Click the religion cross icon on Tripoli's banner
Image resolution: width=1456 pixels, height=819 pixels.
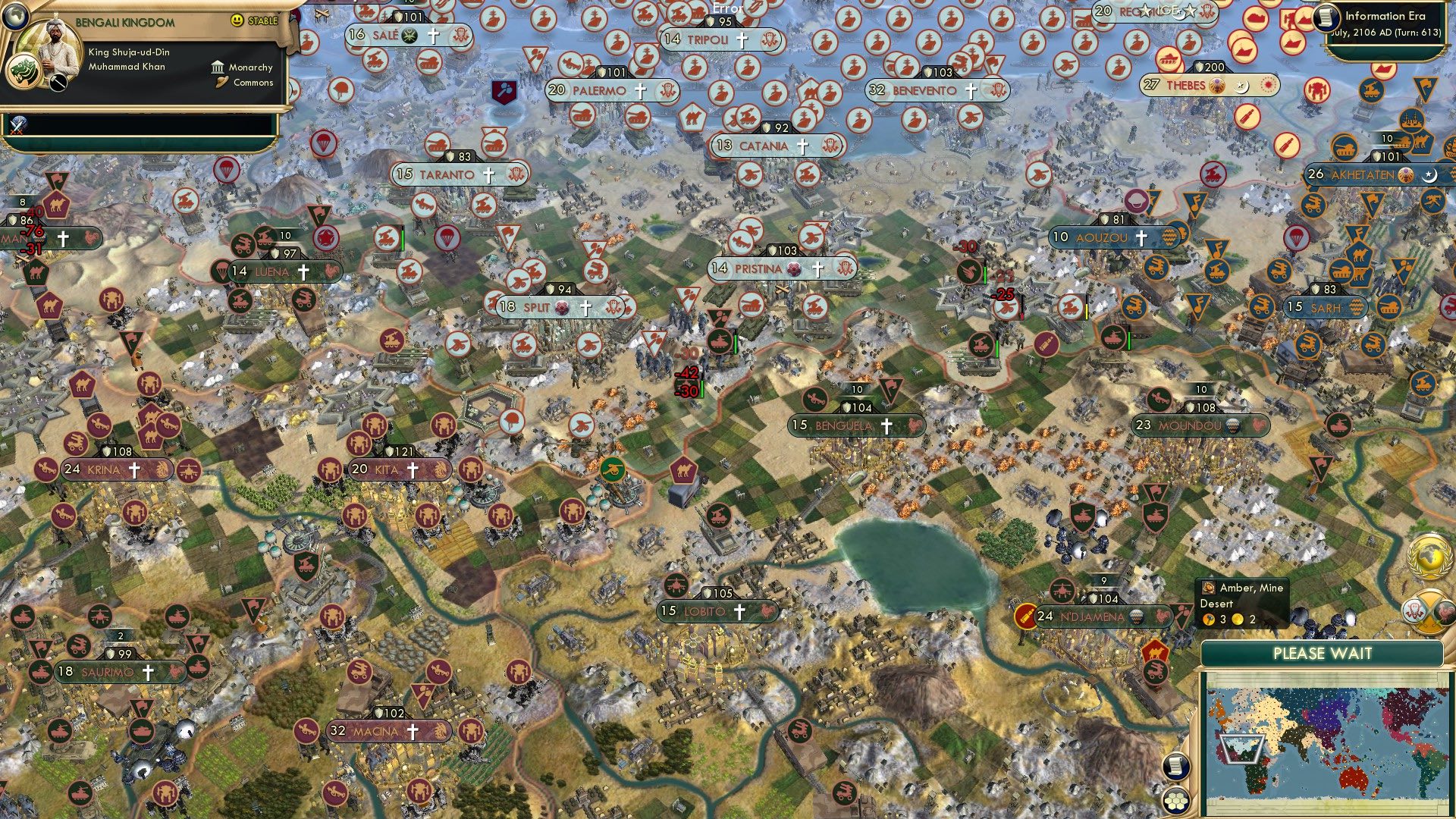tap(742, 40)
